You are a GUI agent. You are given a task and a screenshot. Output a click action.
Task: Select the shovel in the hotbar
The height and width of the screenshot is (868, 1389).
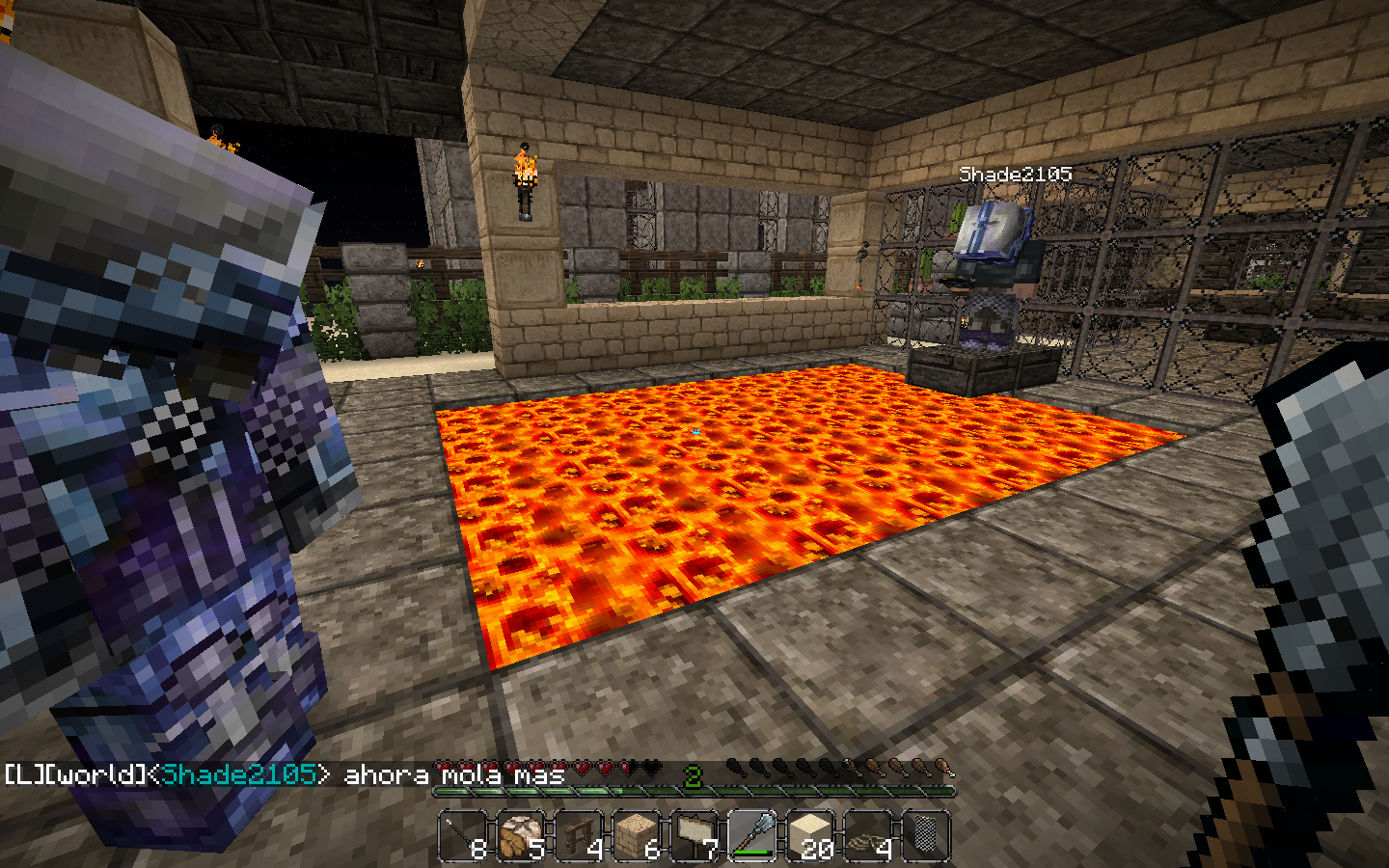click(752, 835)
